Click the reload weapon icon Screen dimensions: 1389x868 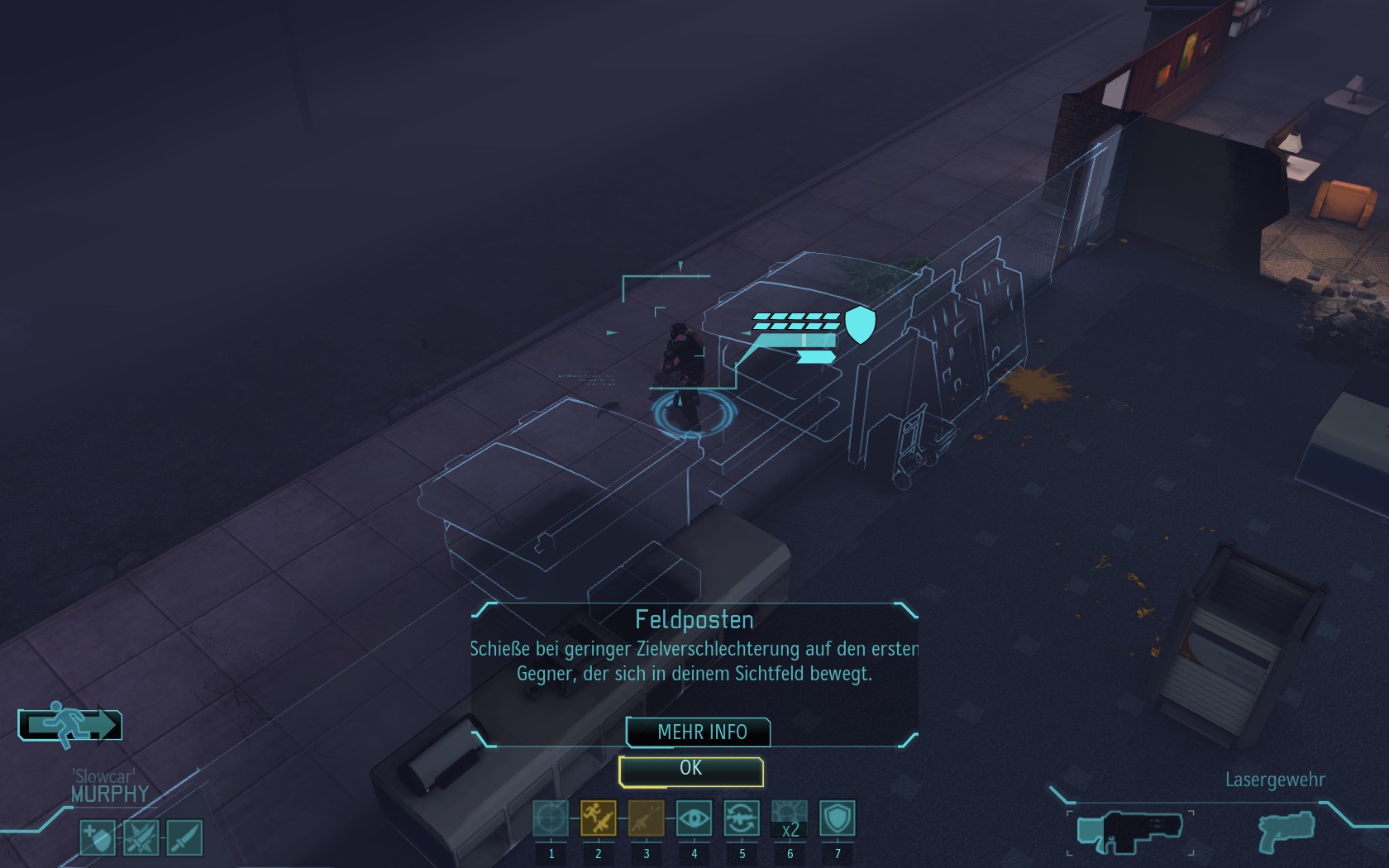pyautogui.click(x=742, y=819)
